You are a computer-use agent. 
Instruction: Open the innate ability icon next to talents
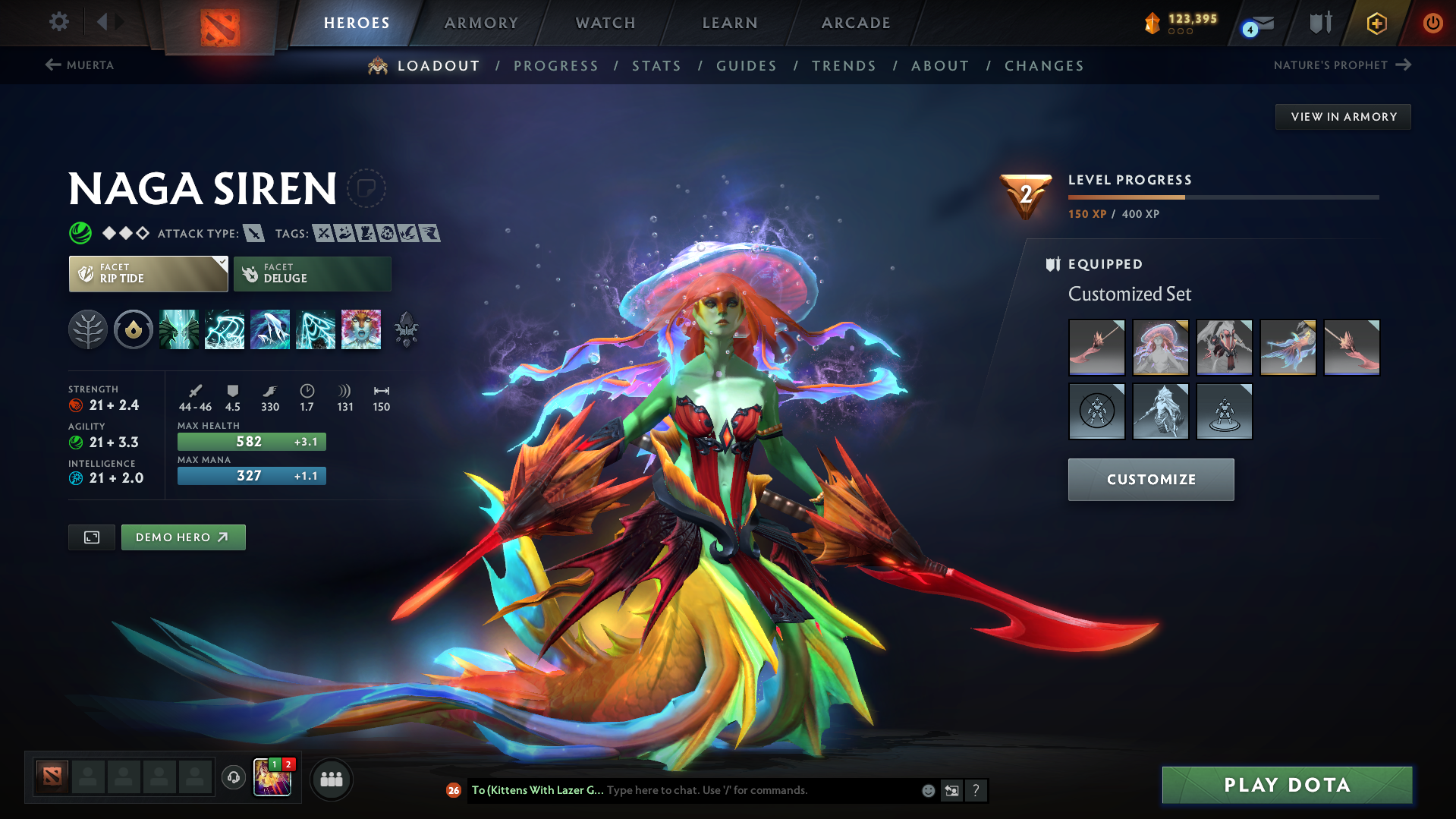[x=134, y=329]
